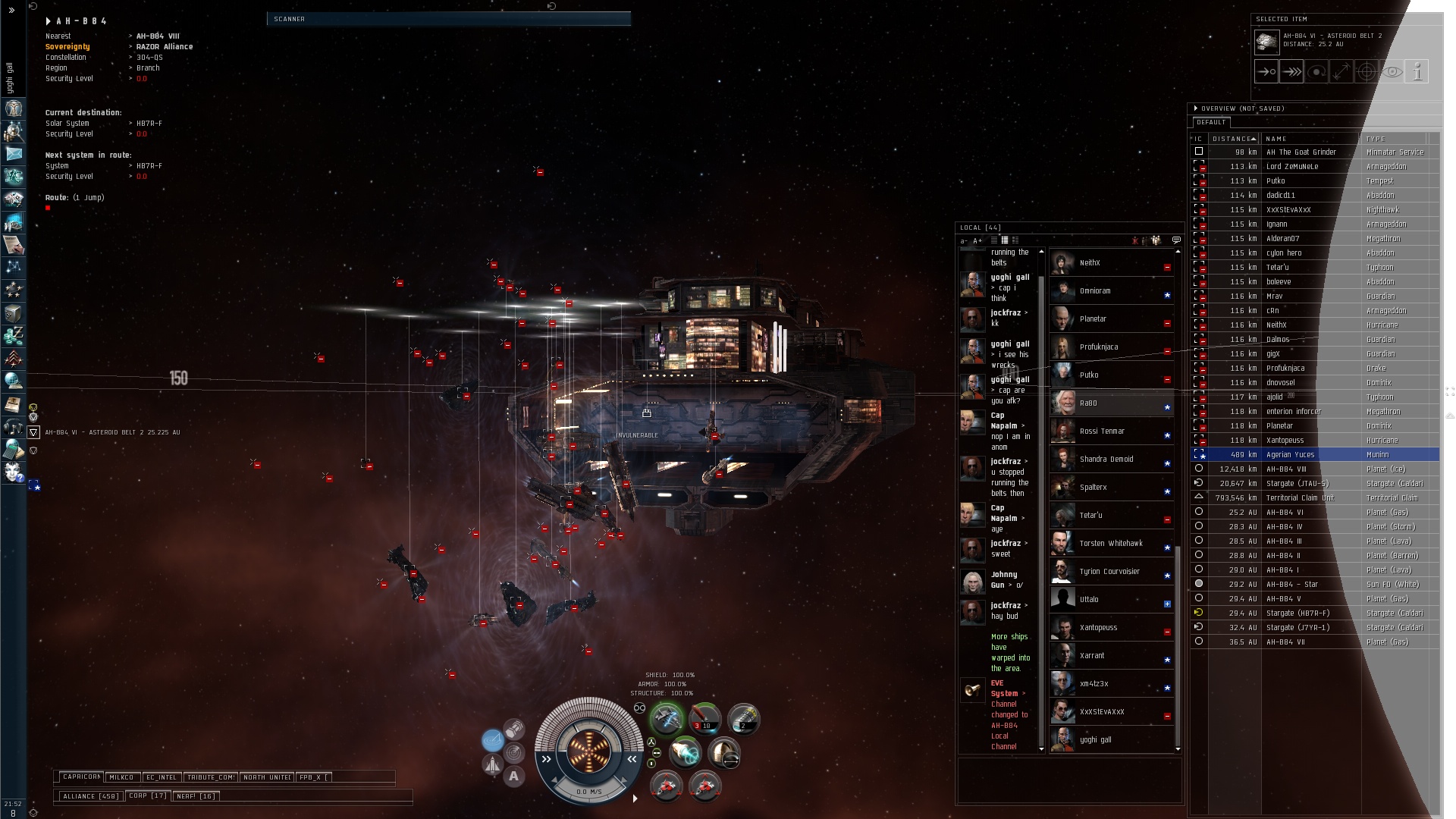
Task: Enable autopilot with the A button
Action: point(514,776)
